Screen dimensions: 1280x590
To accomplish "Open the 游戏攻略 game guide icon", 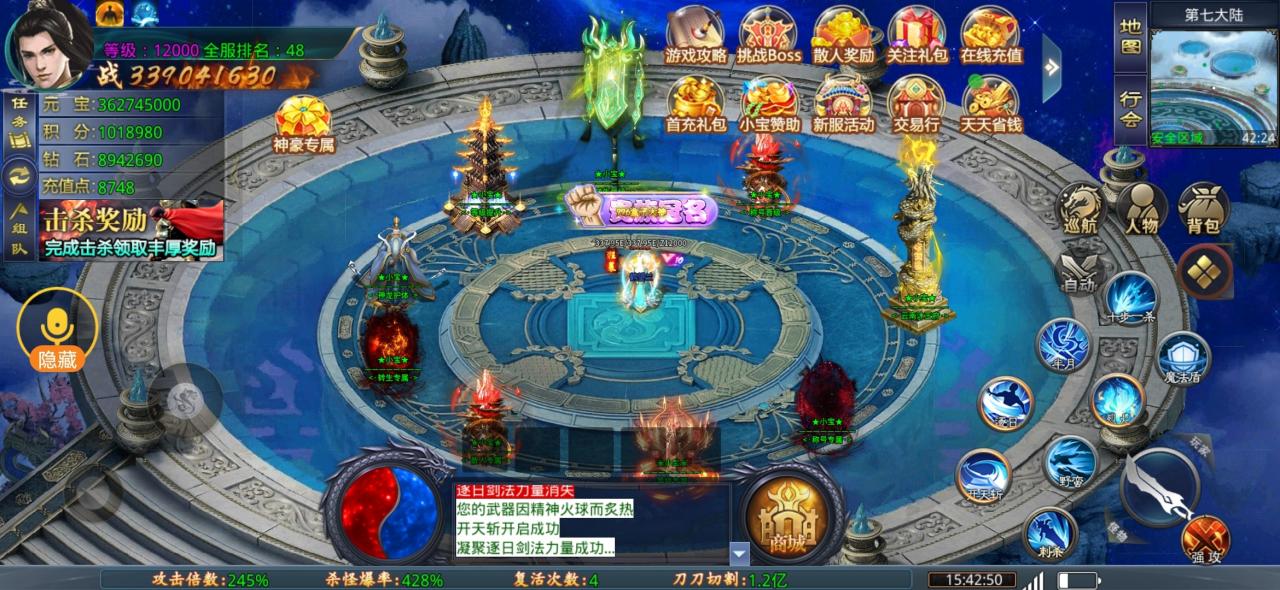I will 696,35.
